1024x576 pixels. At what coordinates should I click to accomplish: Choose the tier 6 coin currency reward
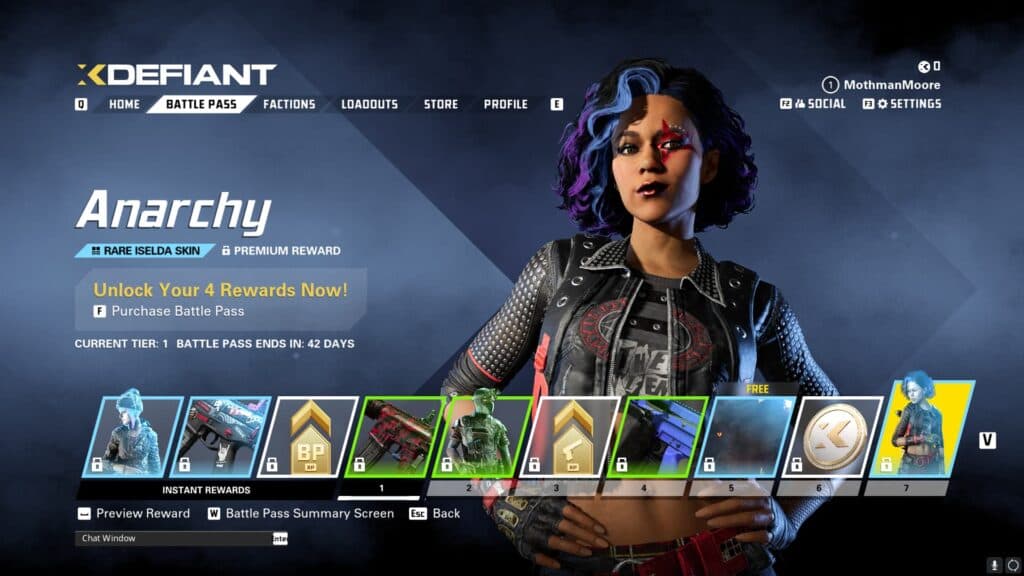[832, 436]
